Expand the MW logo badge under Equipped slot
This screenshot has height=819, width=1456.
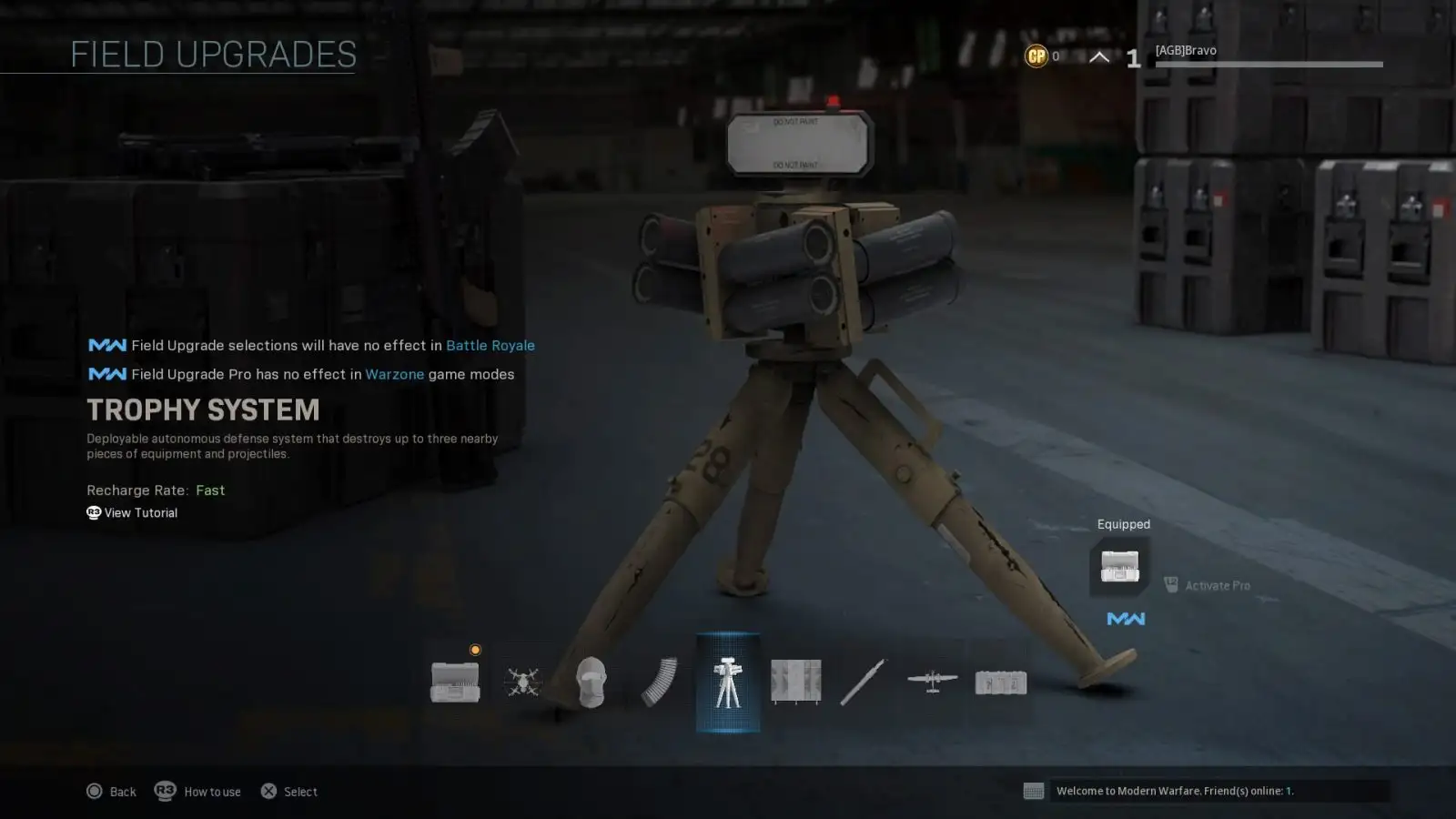pos(1126,618)
